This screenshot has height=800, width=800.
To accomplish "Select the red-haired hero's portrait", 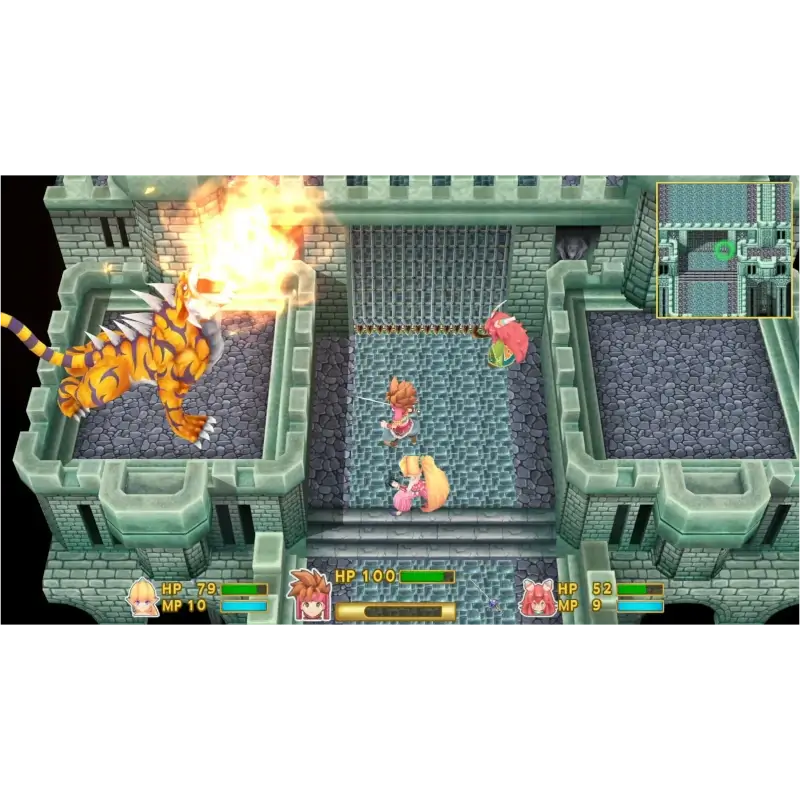I will pyautogui.click(x=310, y=594).
